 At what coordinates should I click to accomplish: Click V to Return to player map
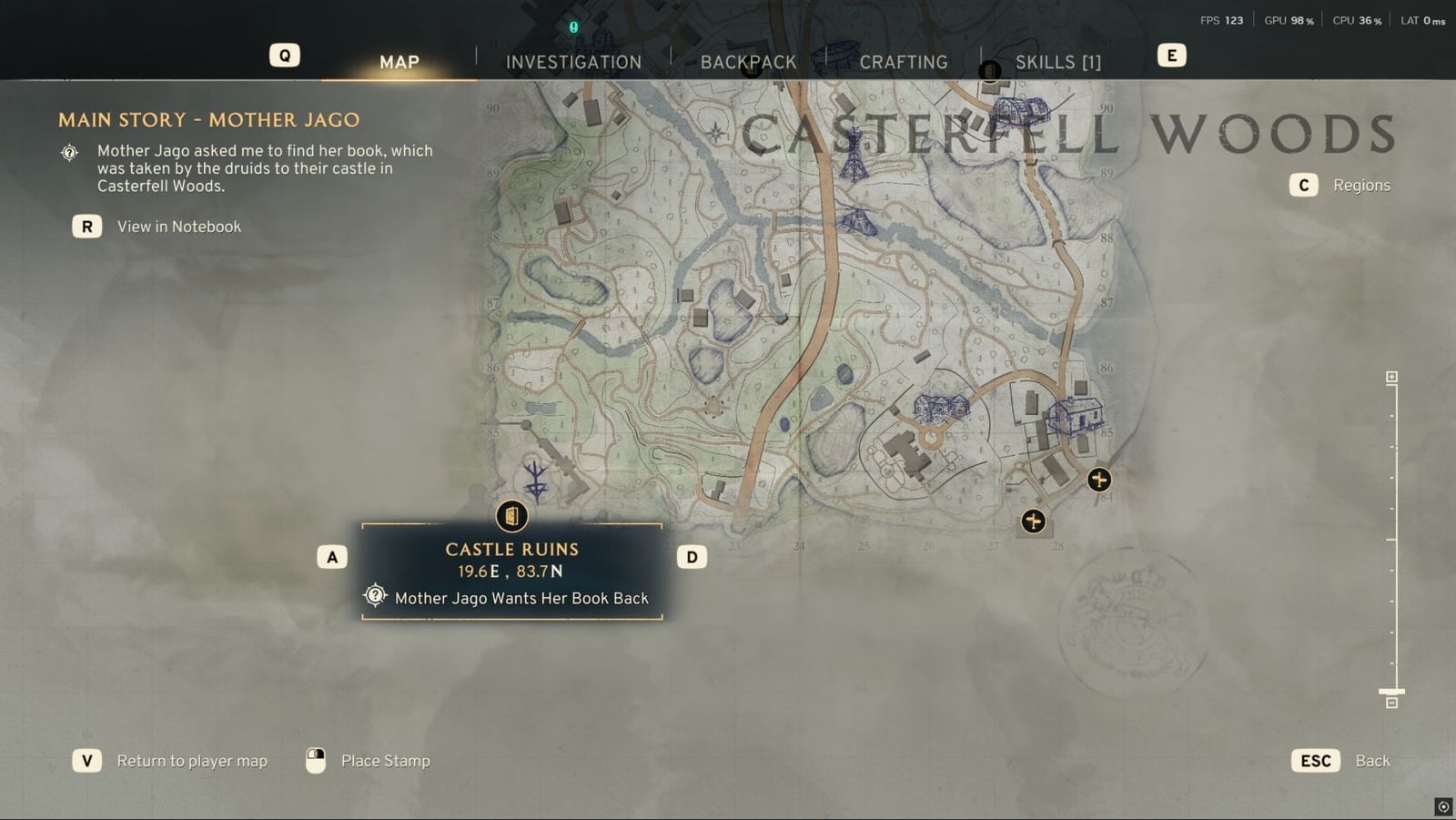tap(86, 760)
